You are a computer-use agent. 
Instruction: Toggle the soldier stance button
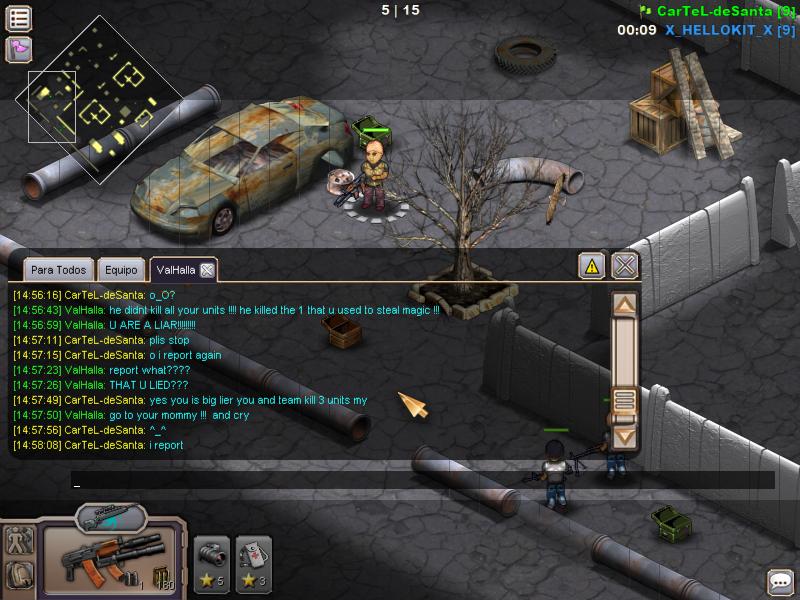pyautogui.click(x=19, y=541)
